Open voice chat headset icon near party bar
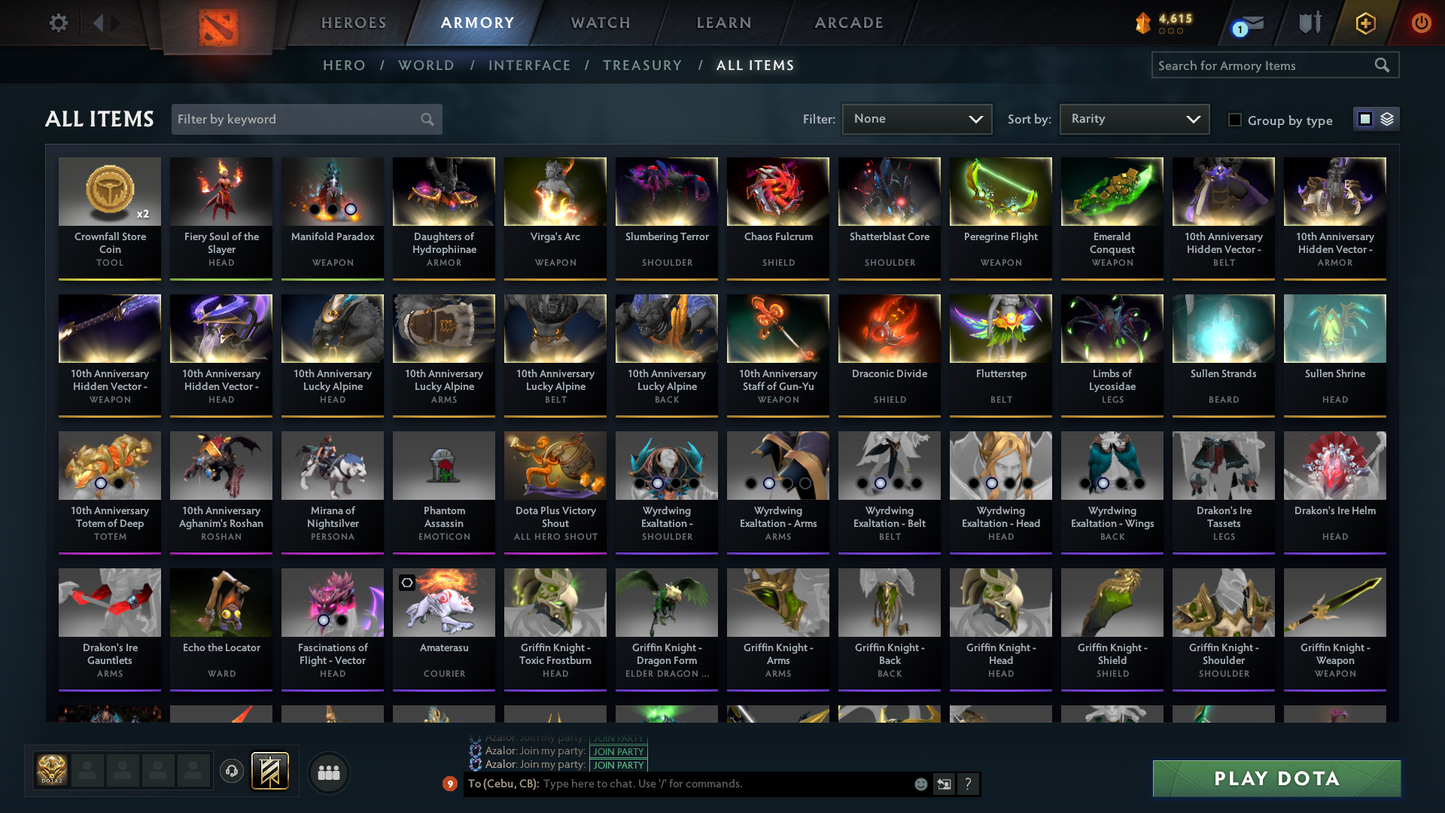The image size is (1445, 813). tap(230, 770)
